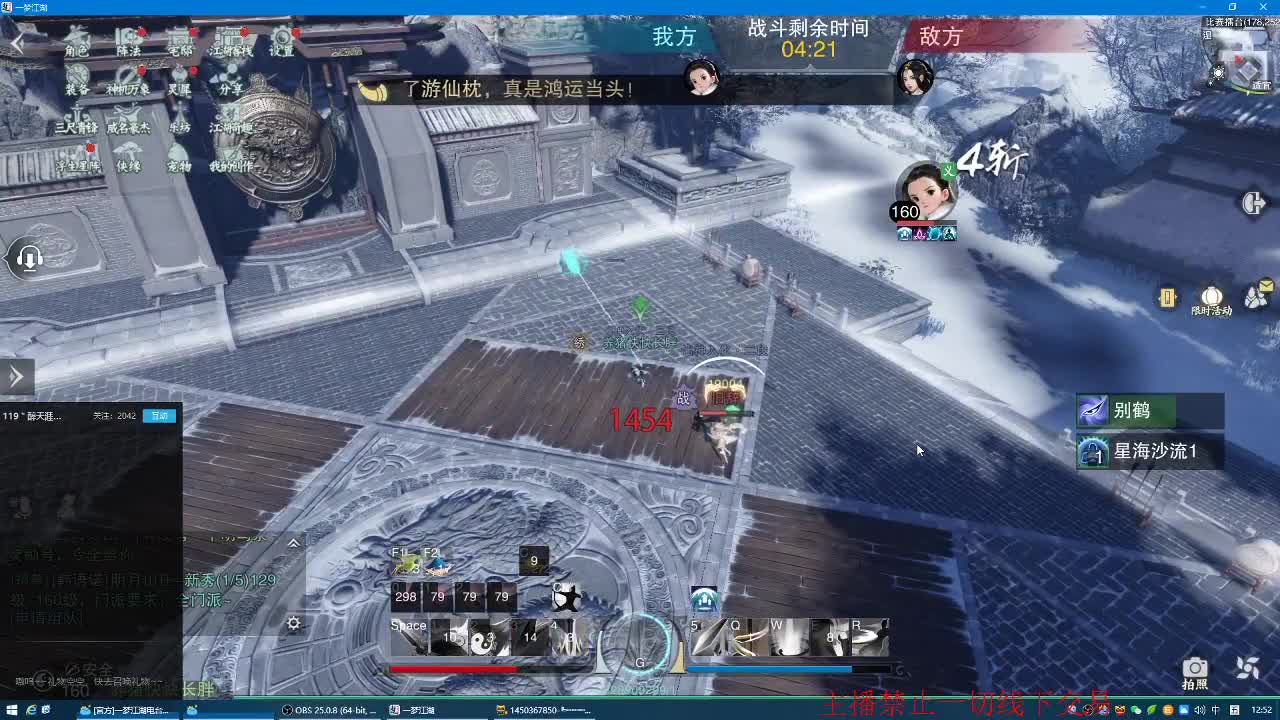Select the 装备 equipment icon
The image size is (1280, 720).
(77, 74)
